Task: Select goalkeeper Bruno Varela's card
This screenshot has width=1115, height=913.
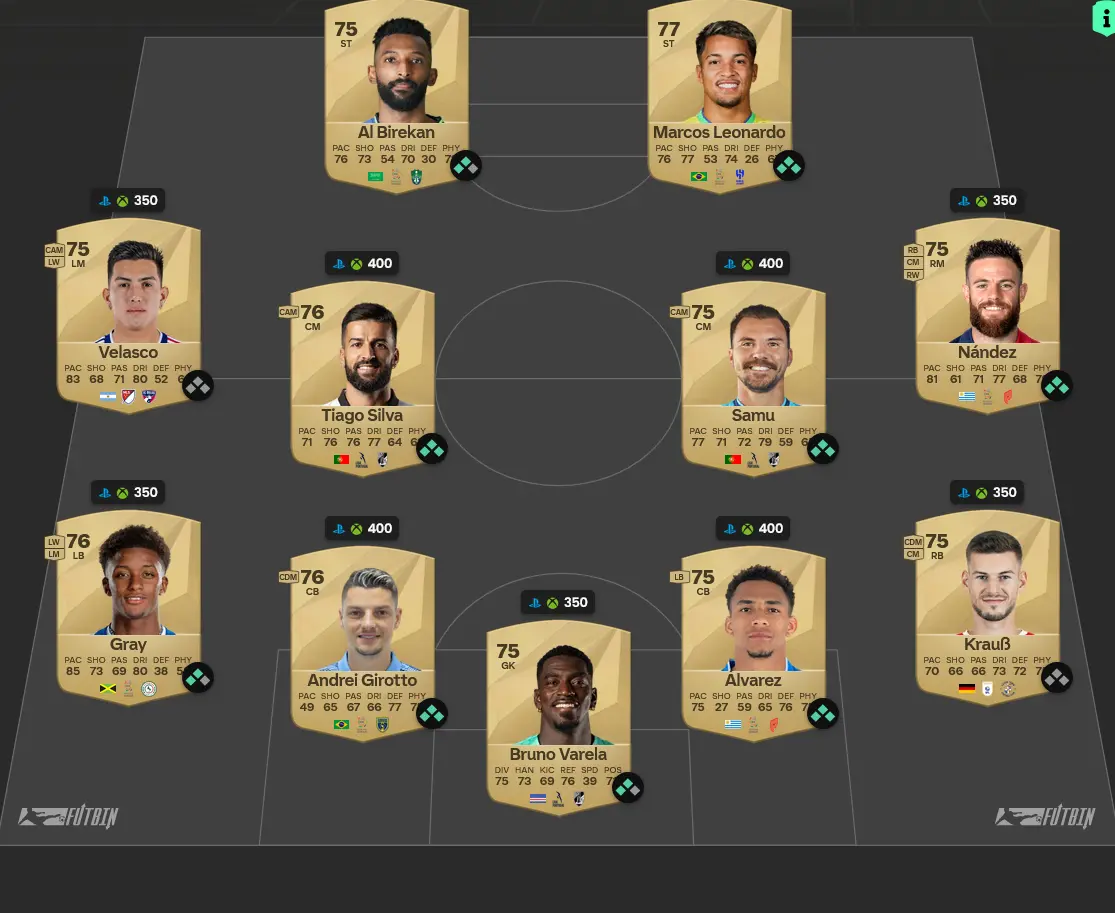Action: pyautogui.click(x=558, y=714)
